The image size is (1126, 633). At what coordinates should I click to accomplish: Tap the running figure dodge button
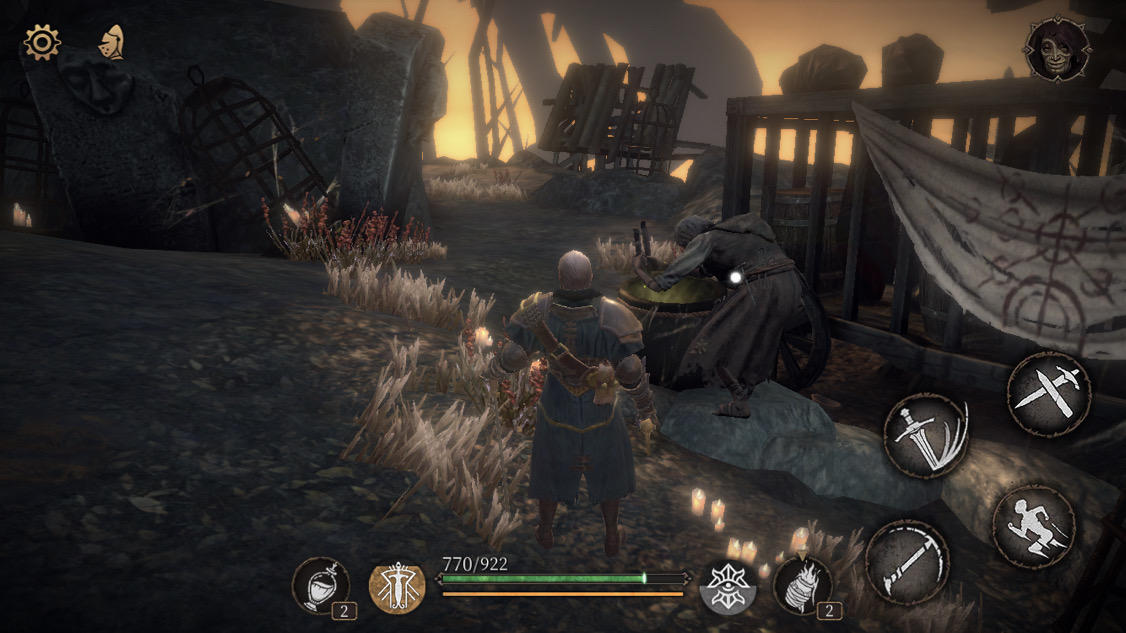point(1034,527)
